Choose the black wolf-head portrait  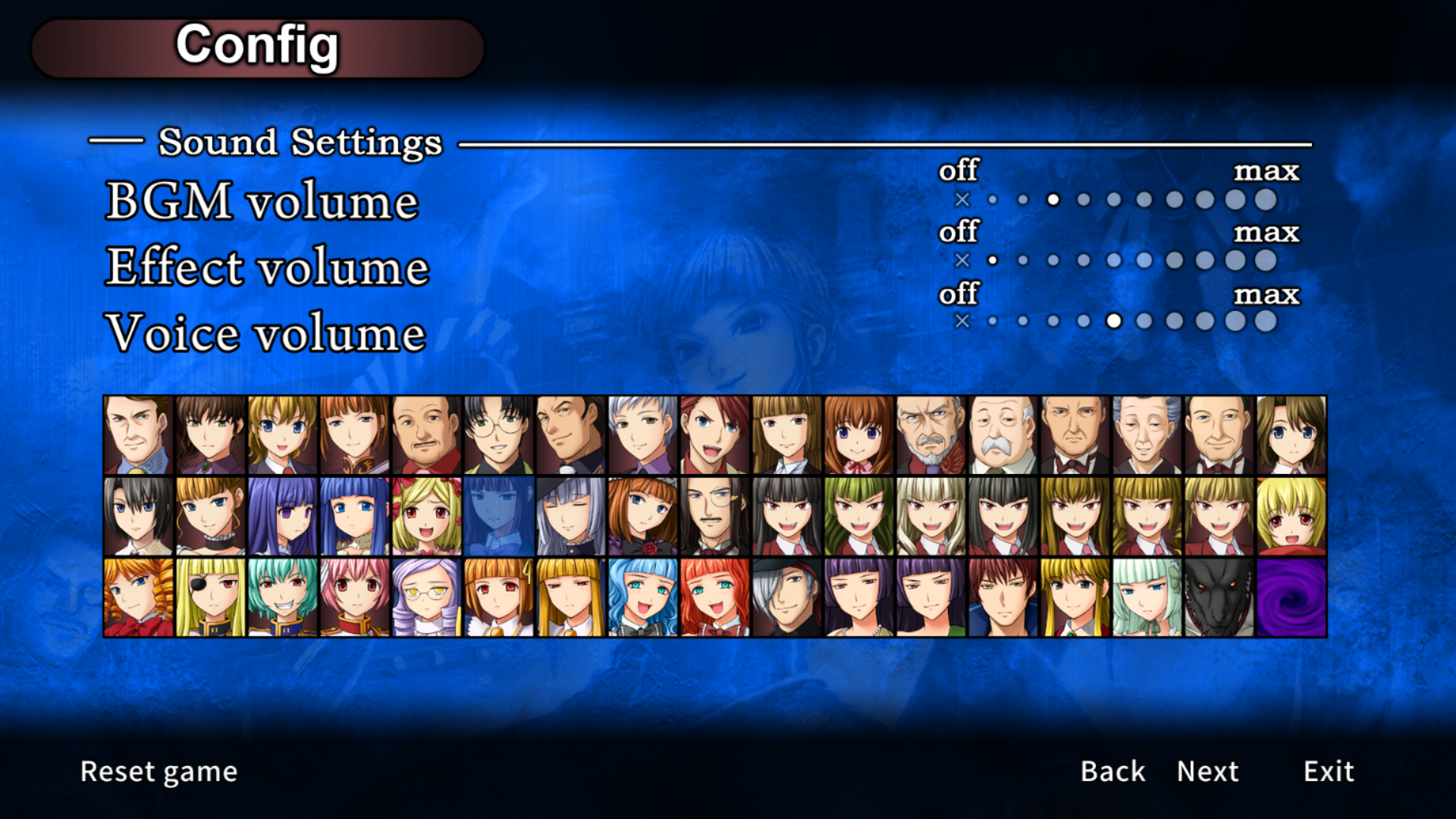click(x=1219, y=598)
